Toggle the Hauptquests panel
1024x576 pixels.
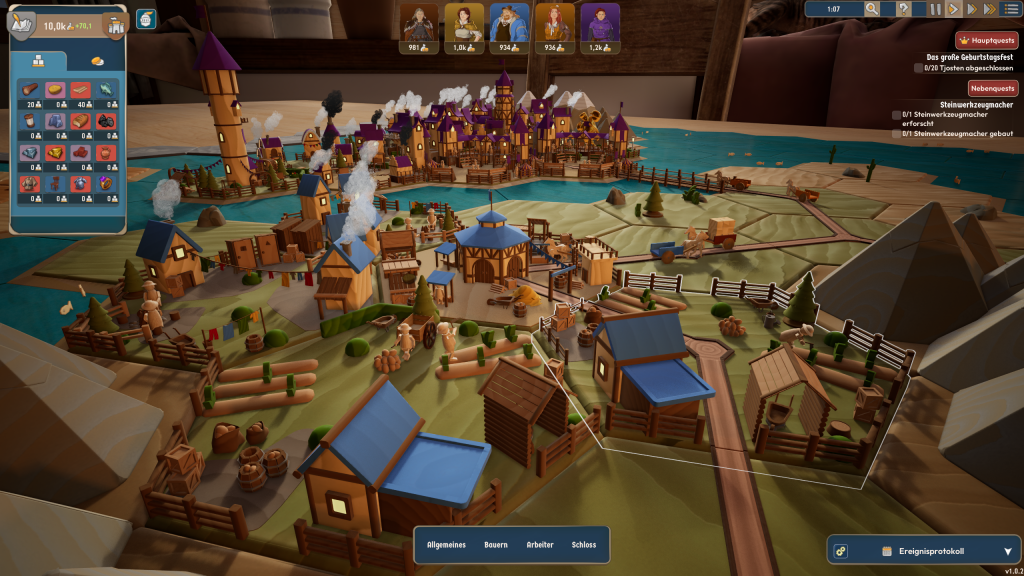(x=986, y=40)
